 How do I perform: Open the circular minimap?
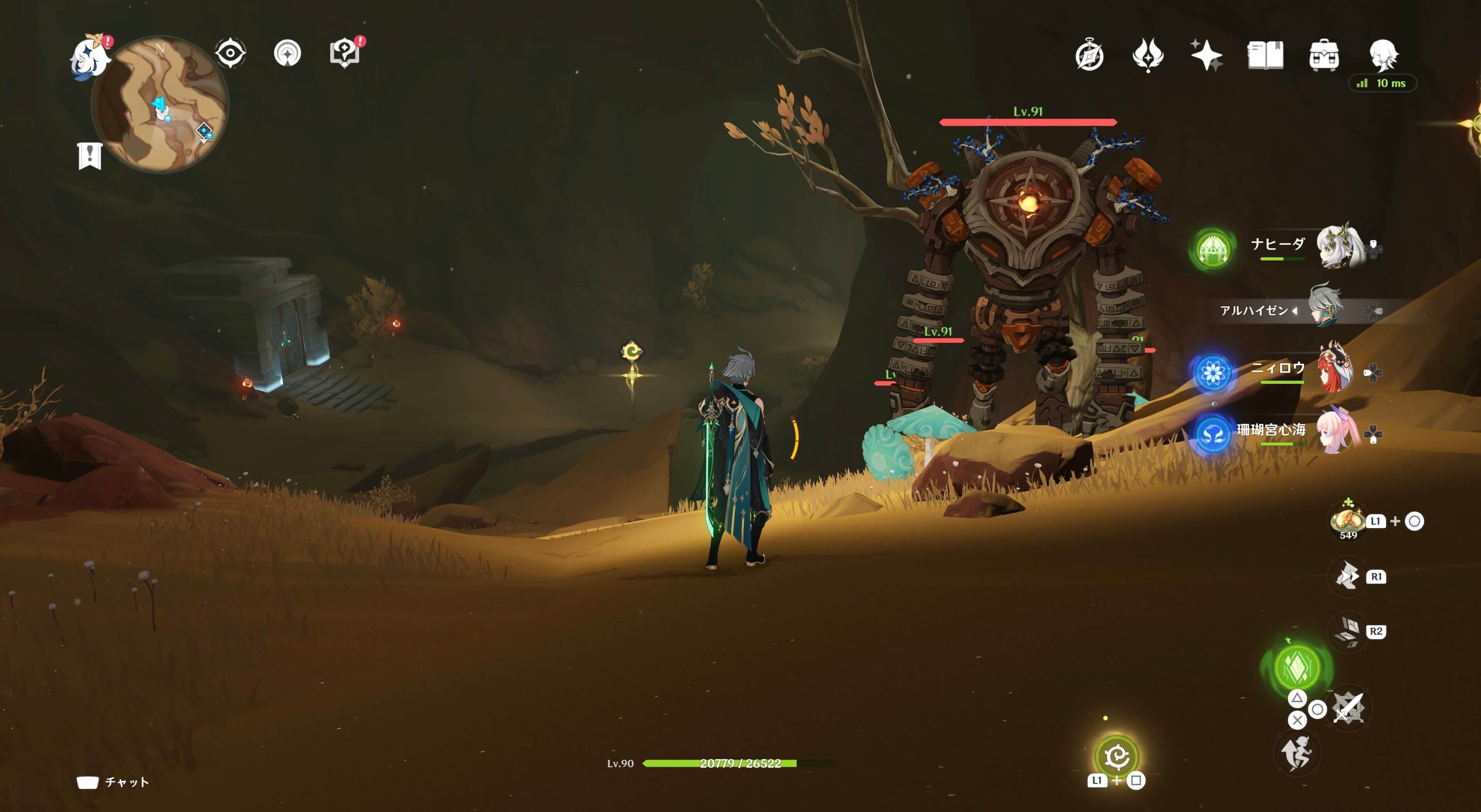(161, 104)
